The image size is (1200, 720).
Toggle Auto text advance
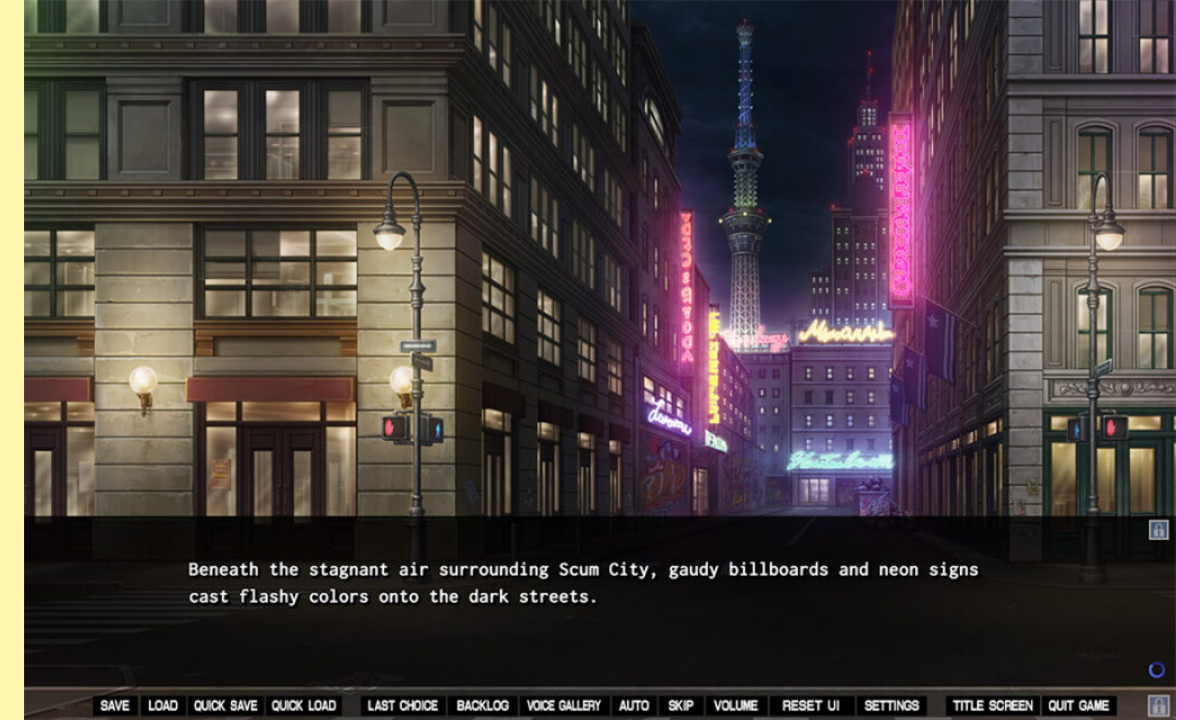(634, 706)
